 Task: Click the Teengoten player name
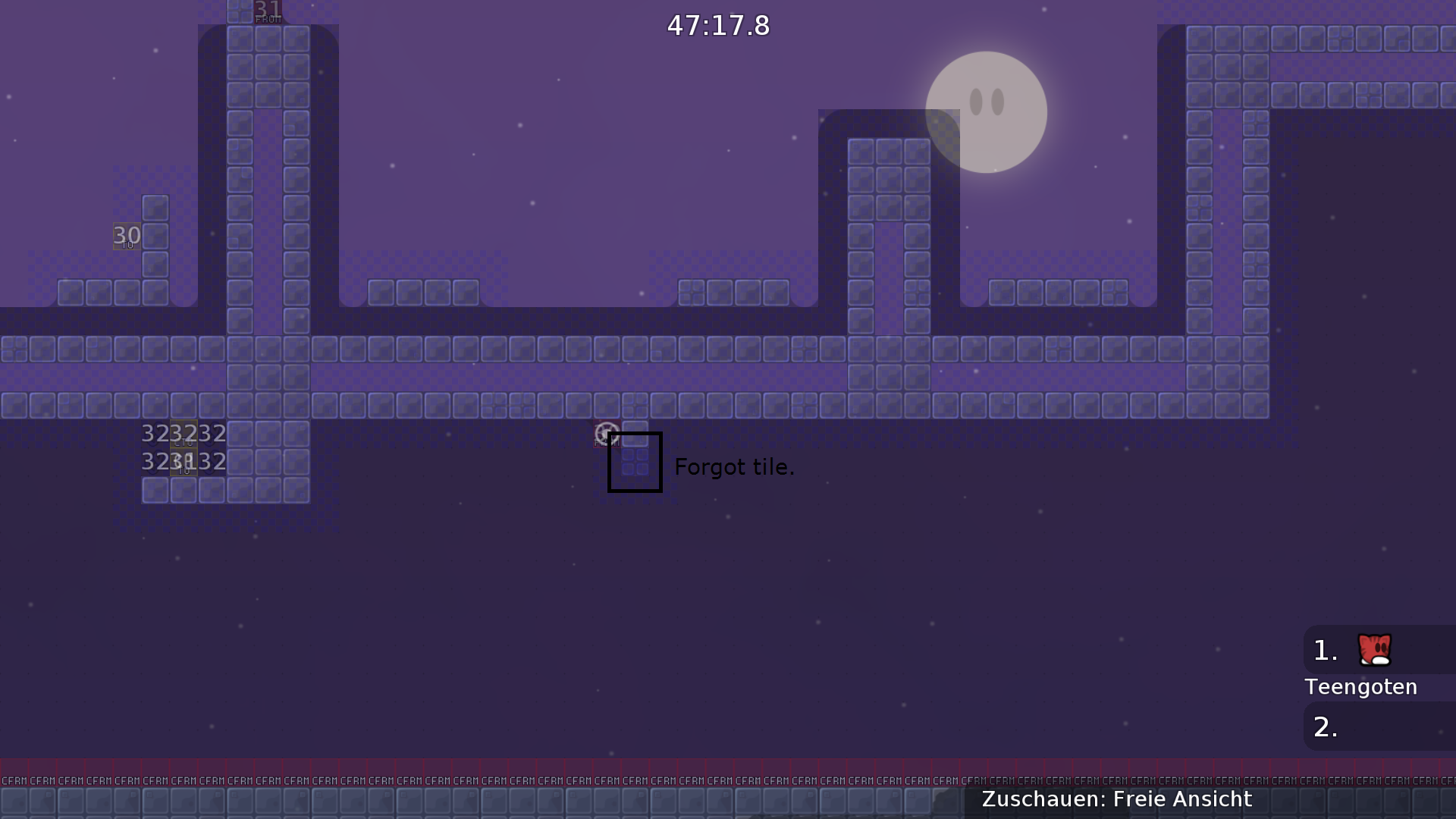[x=1360, y=687]
